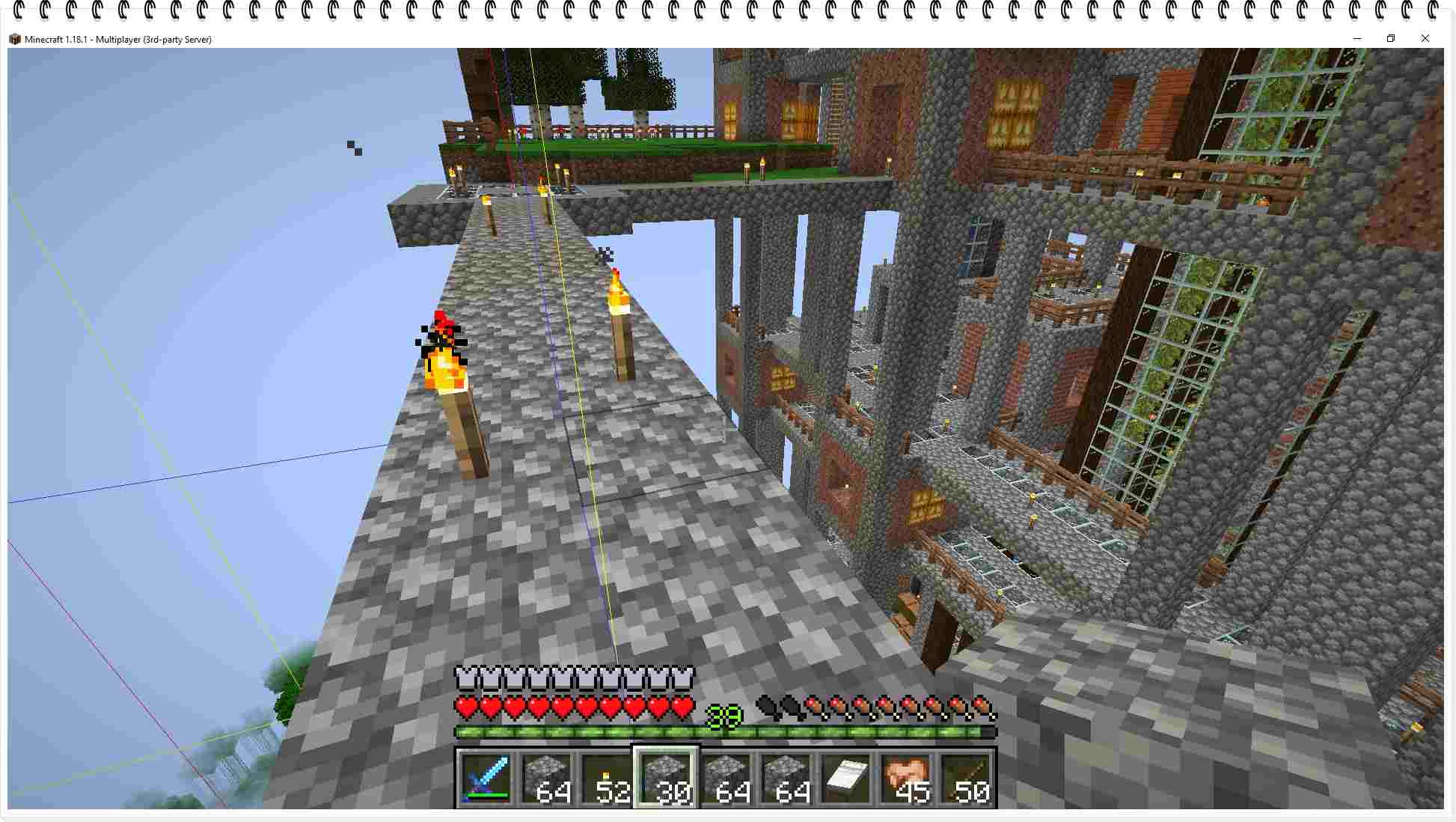Select the cobblestone stack beside the diamond sword
The width and height of the screenshot is (1456, 822).
coord(546,778)
